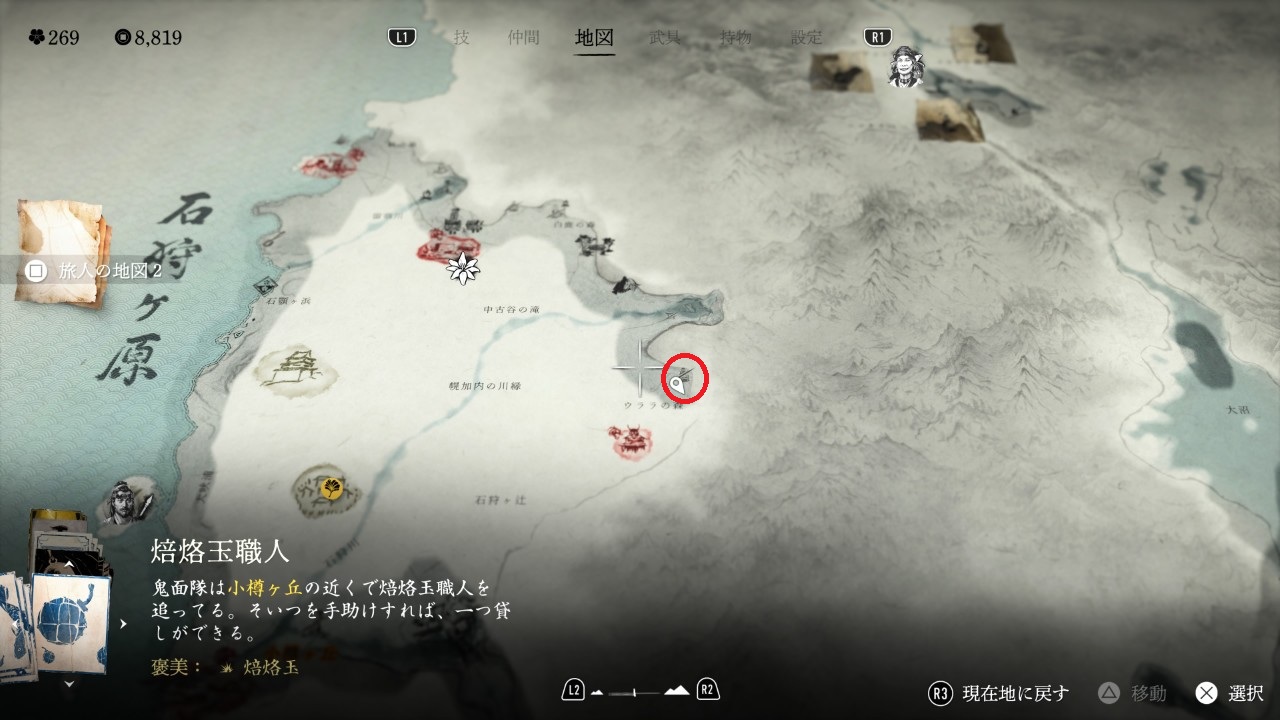This screenshot has height=720, width=1280.
Task: Go to the 設定 tab
Action: coord(807,38)
